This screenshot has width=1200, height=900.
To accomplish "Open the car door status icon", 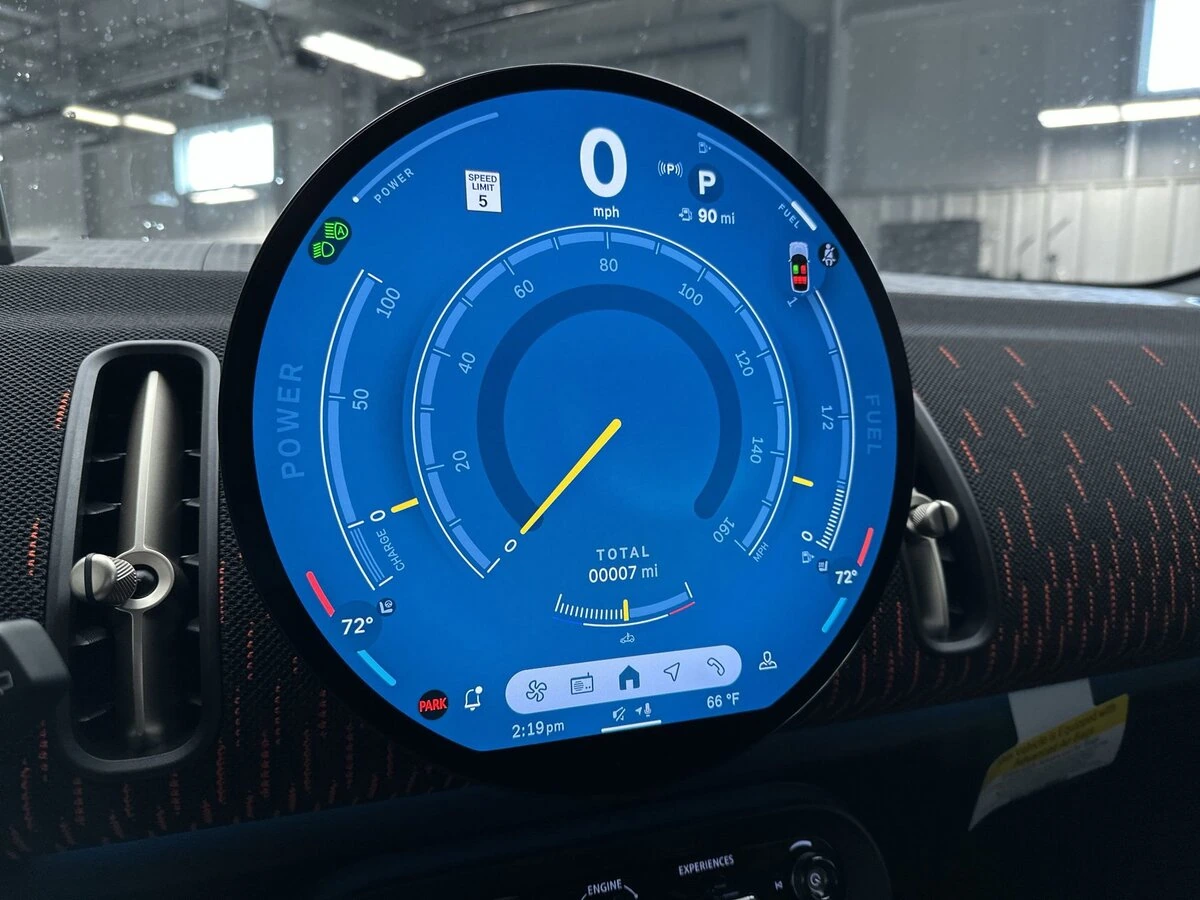I will (x=800, y=266).
